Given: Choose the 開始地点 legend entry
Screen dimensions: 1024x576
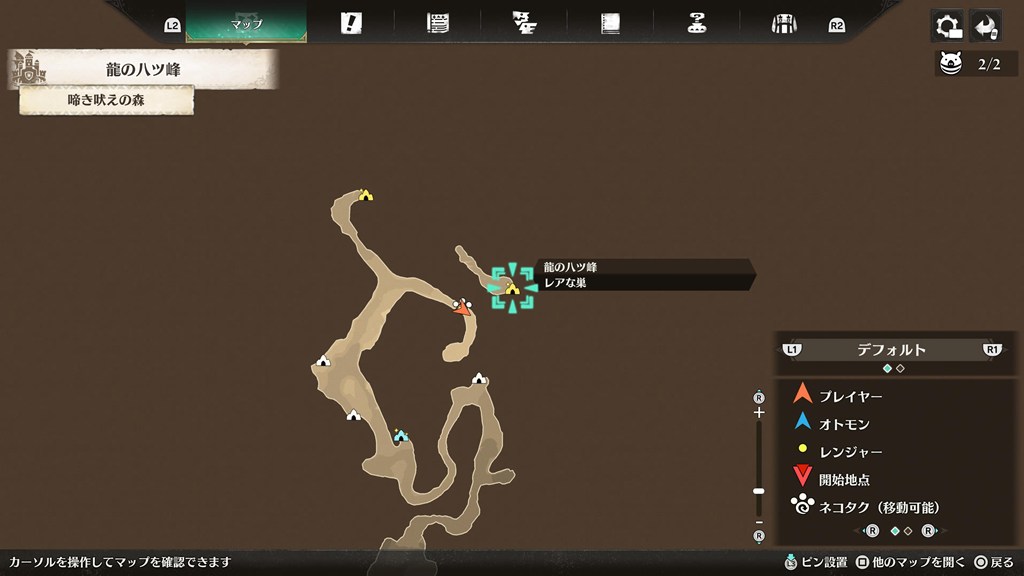Looking at the screenshot, I should point(844,480).
